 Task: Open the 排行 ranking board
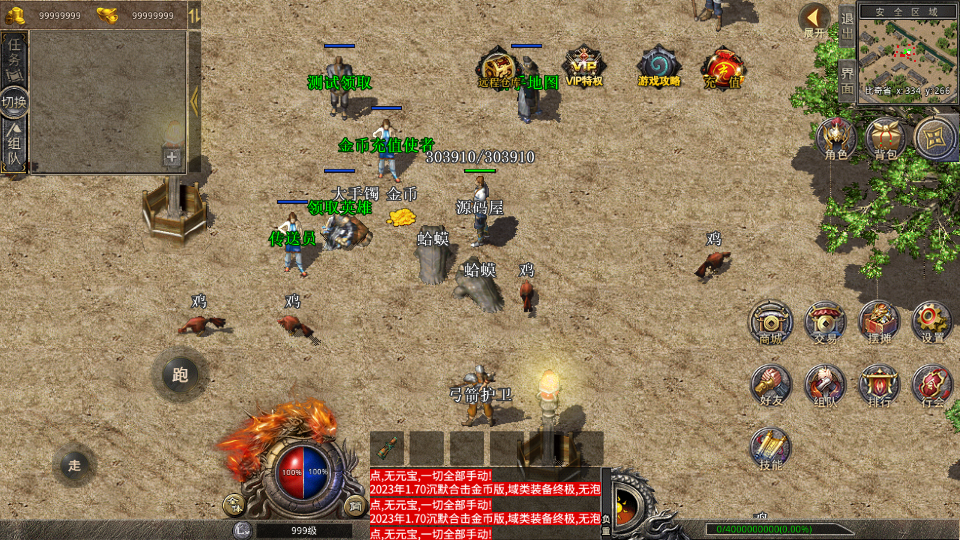(x=879, y=385)
